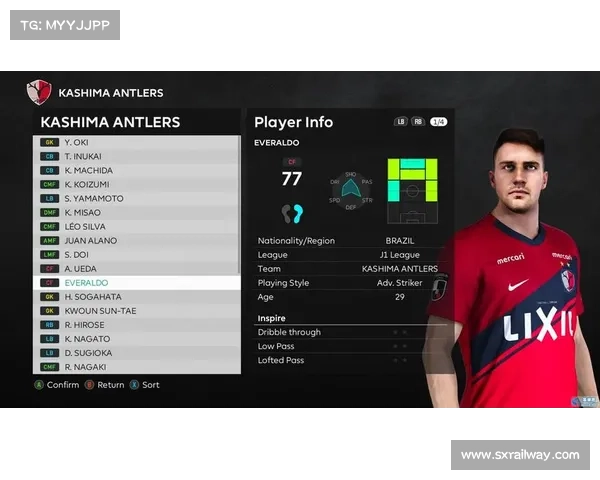Select R. Nagaki row
600x480 pixels.
137,367
